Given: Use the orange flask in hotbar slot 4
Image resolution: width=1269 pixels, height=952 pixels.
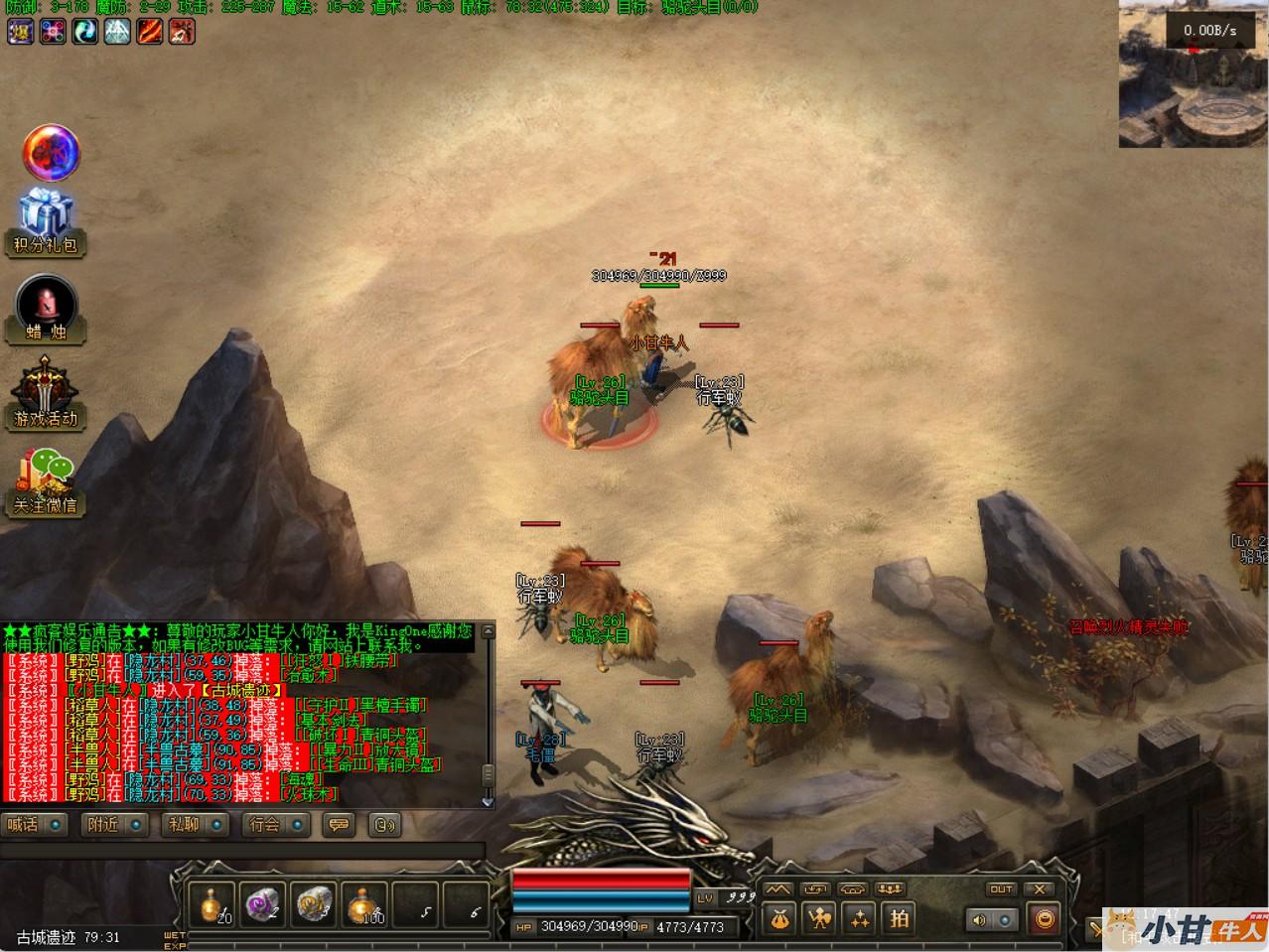Looking at the screenshot, I should [x=365, y=903].
